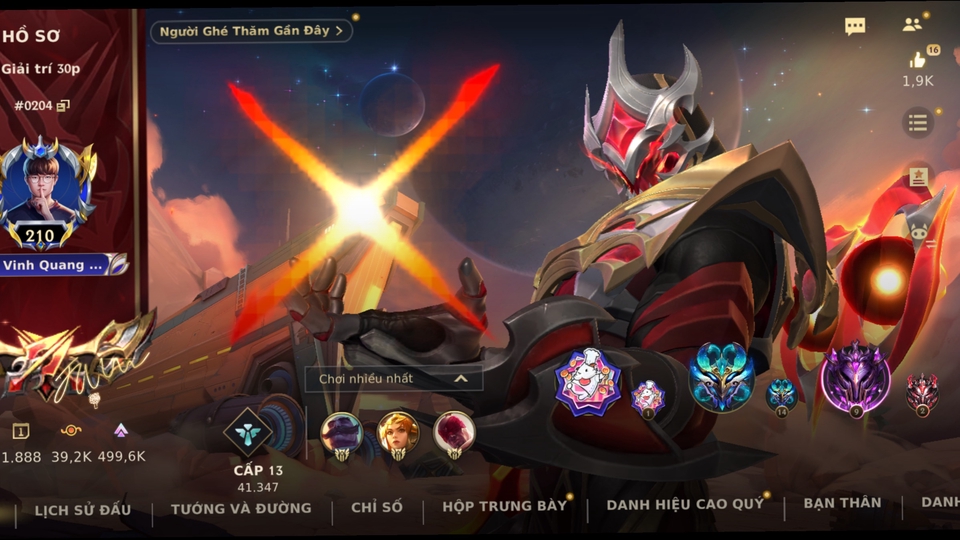Viewport: 960px width, 540px height.
Task: Select the Vinh Quang title banner
Action: click(x=62, y=265)
